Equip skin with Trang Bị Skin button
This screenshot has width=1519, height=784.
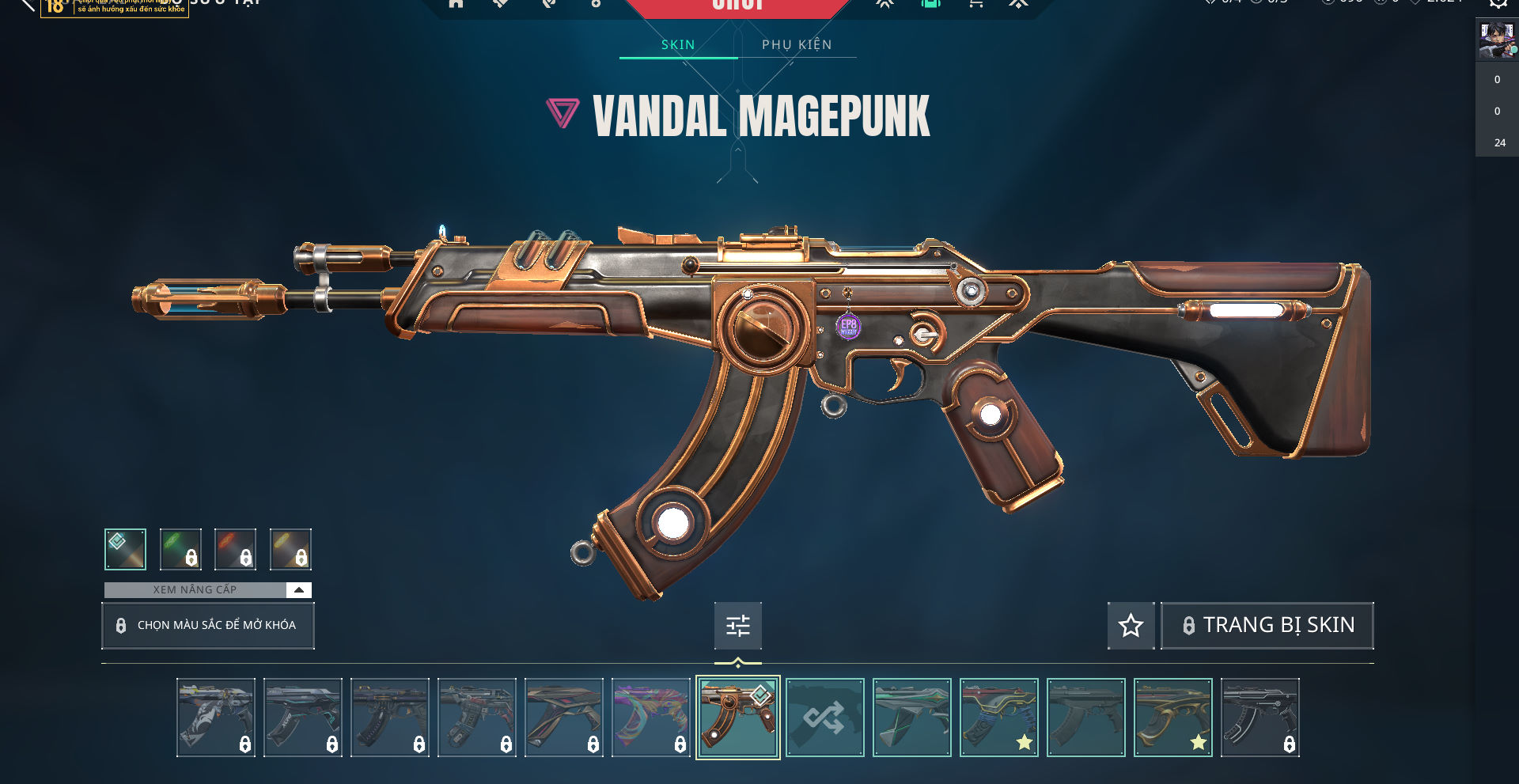coord(1267,625)
